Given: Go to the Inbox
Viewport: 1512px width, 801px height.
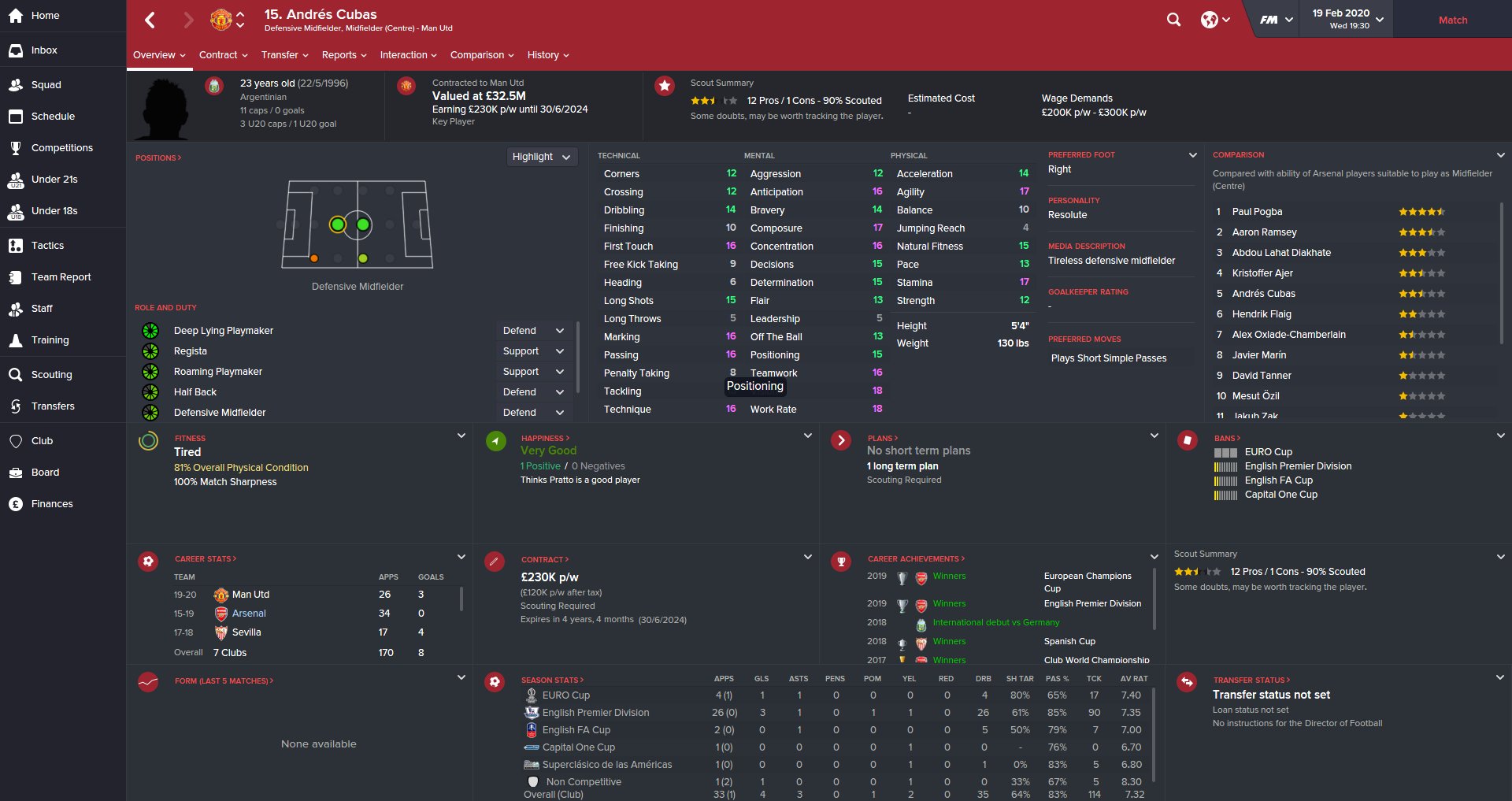Looking at the screenshot, I should point(44,50).
